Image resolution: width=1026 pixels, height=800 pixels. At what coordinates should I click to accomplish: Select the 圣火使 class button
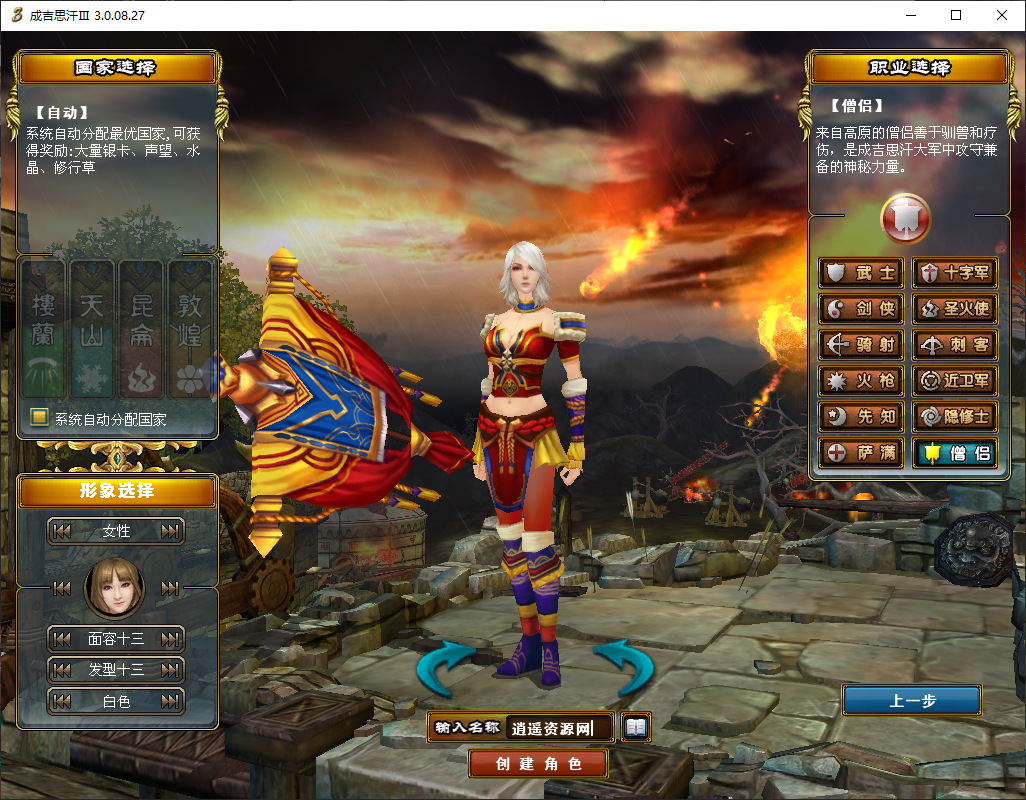pyautogui.click(x=955, y=309)
